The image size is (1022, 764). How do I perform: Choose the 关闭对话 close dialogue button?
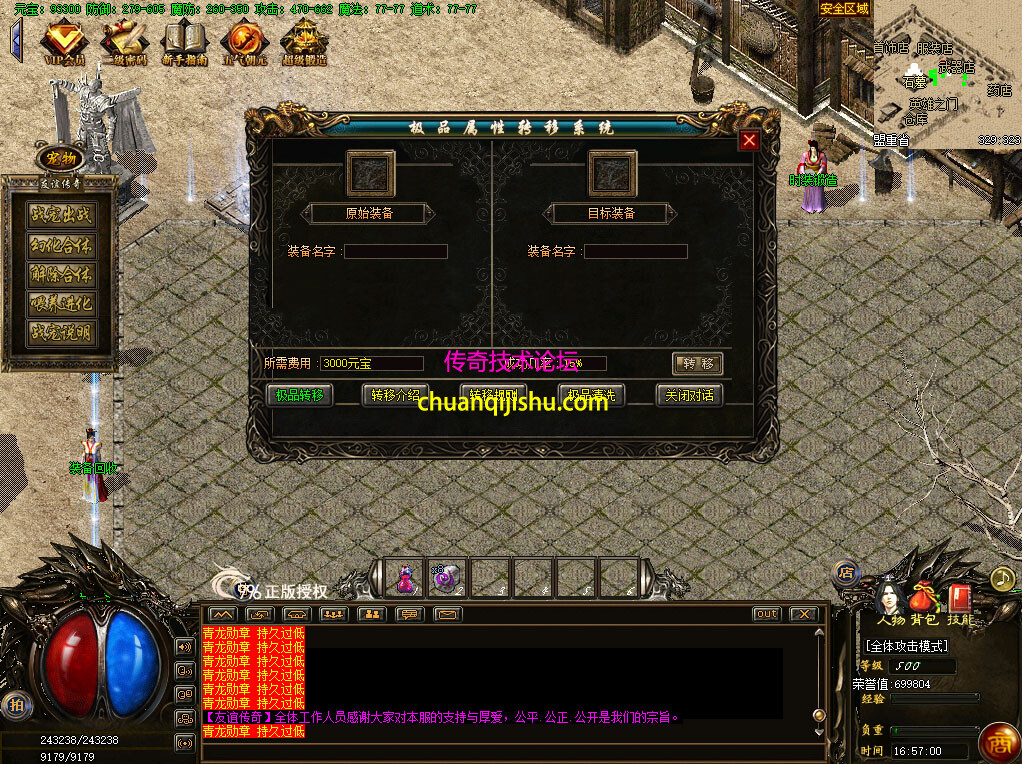coord(689,395)
